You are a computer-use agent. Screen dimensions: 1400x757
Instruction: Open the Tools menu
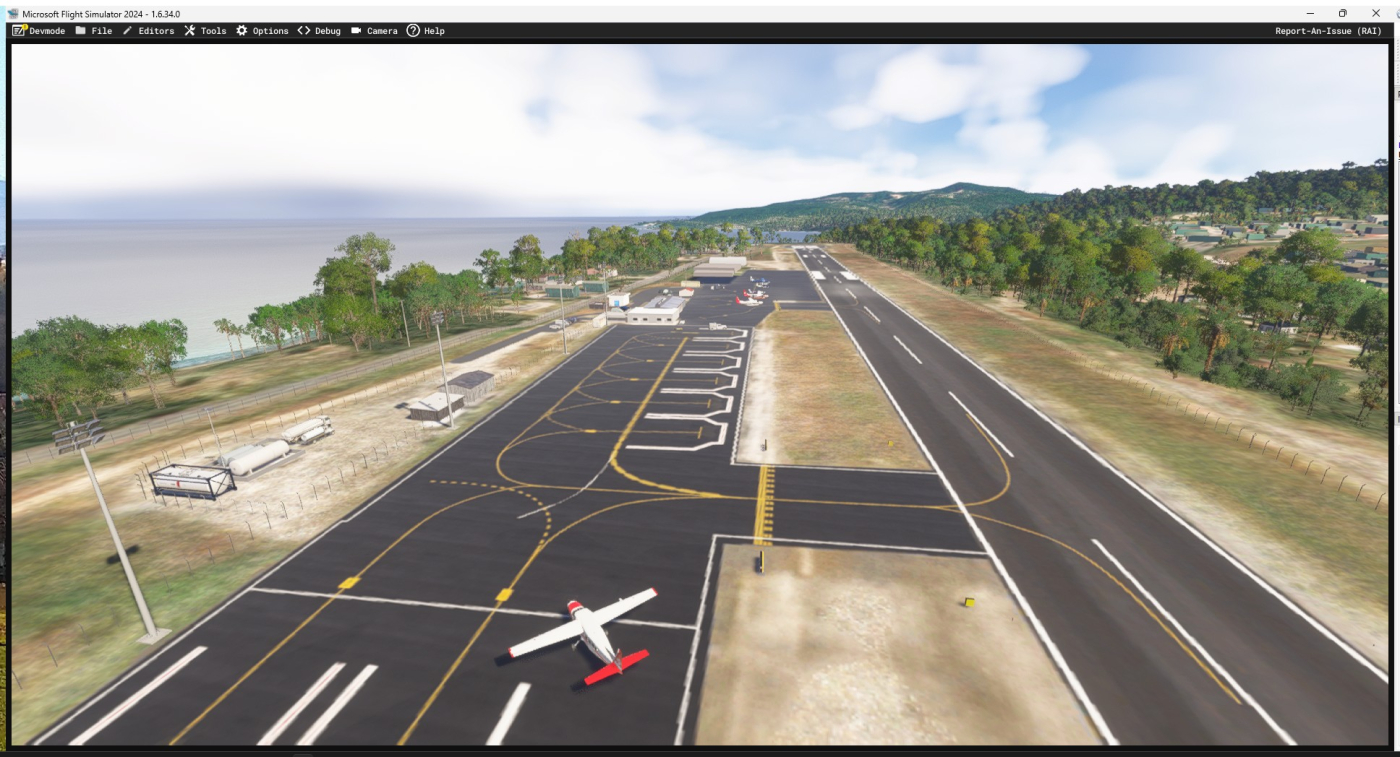pyautogui.click(x=205, y=31)
